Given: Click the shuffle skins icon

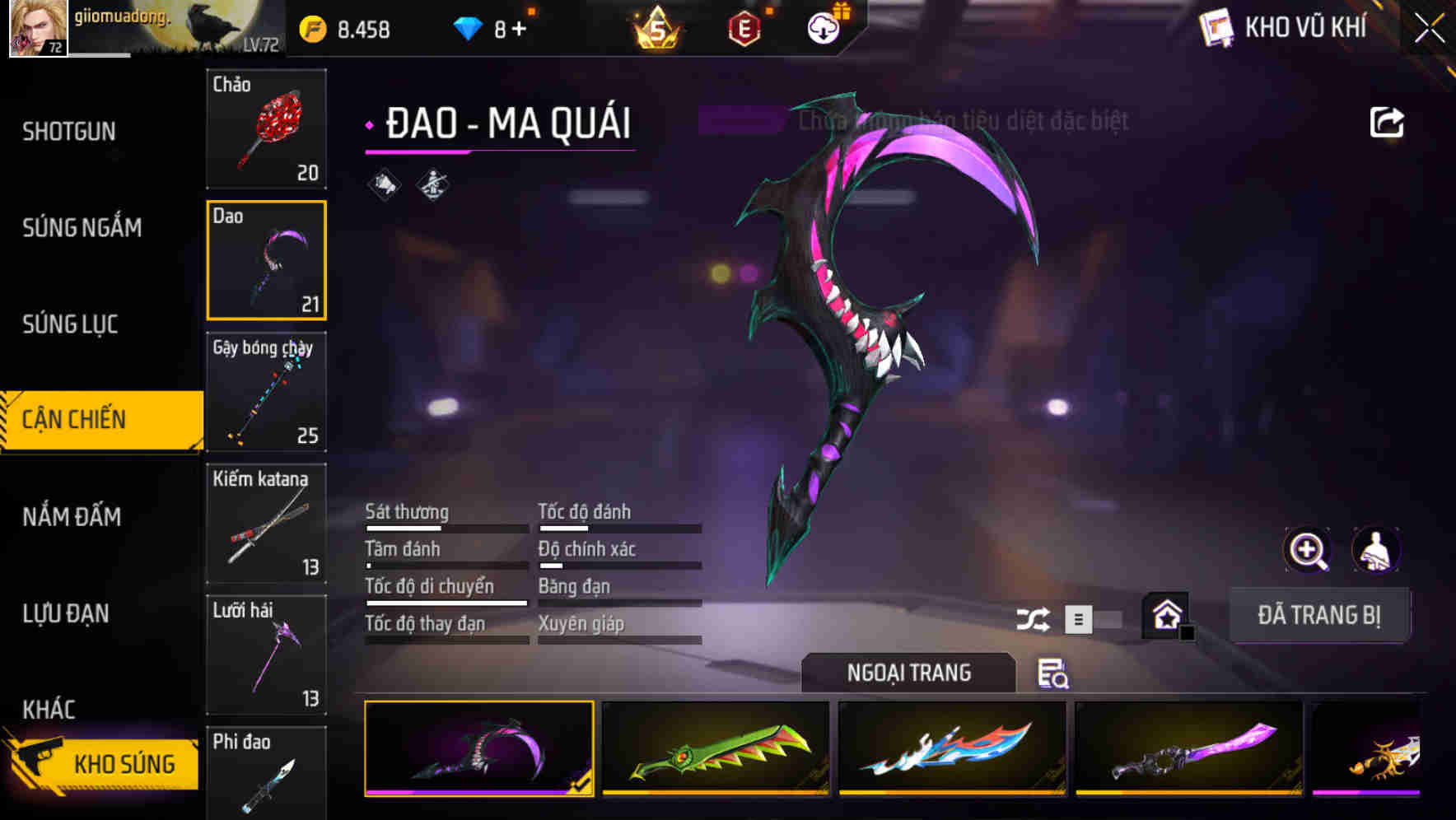Looking at the screenshot, I should coord(1034,617).
